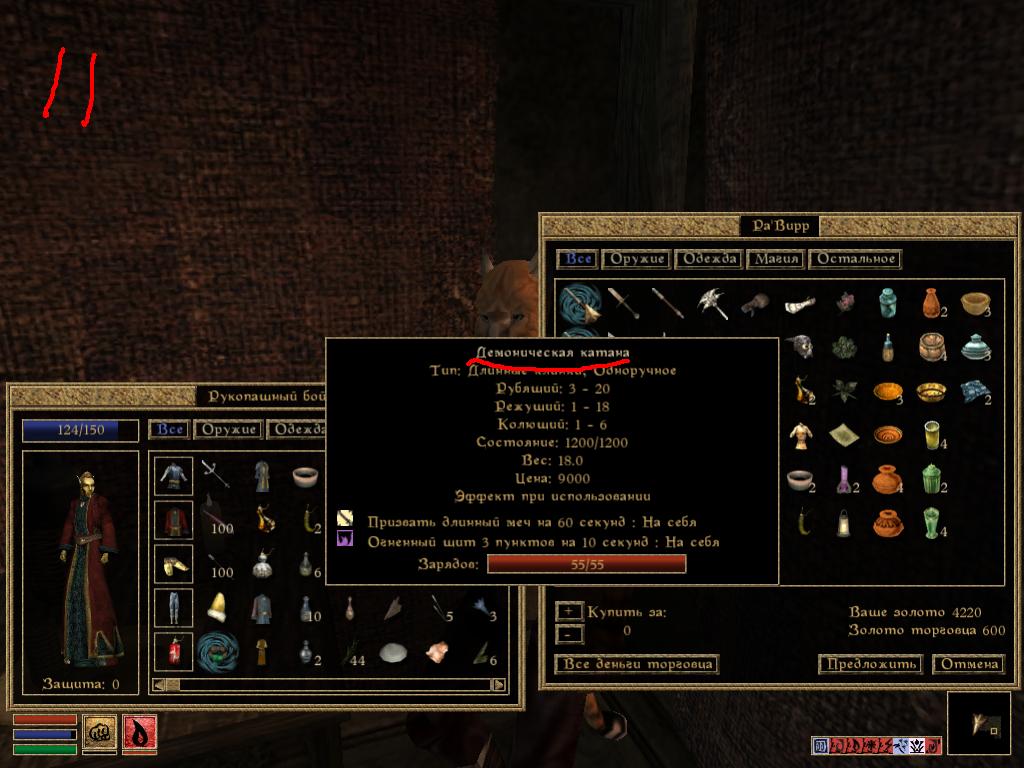
Task: Choose the merchant's Все filter
Action: 578,259
